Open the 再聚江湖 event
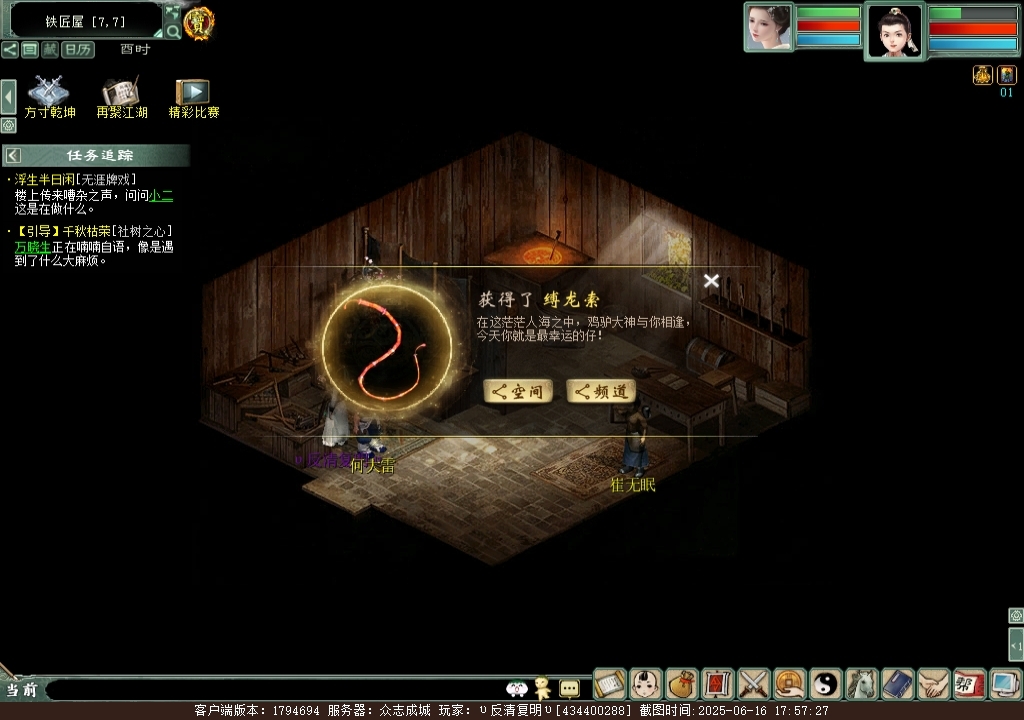Screen dimensions: 1024x720 click(x=122, y=97)
